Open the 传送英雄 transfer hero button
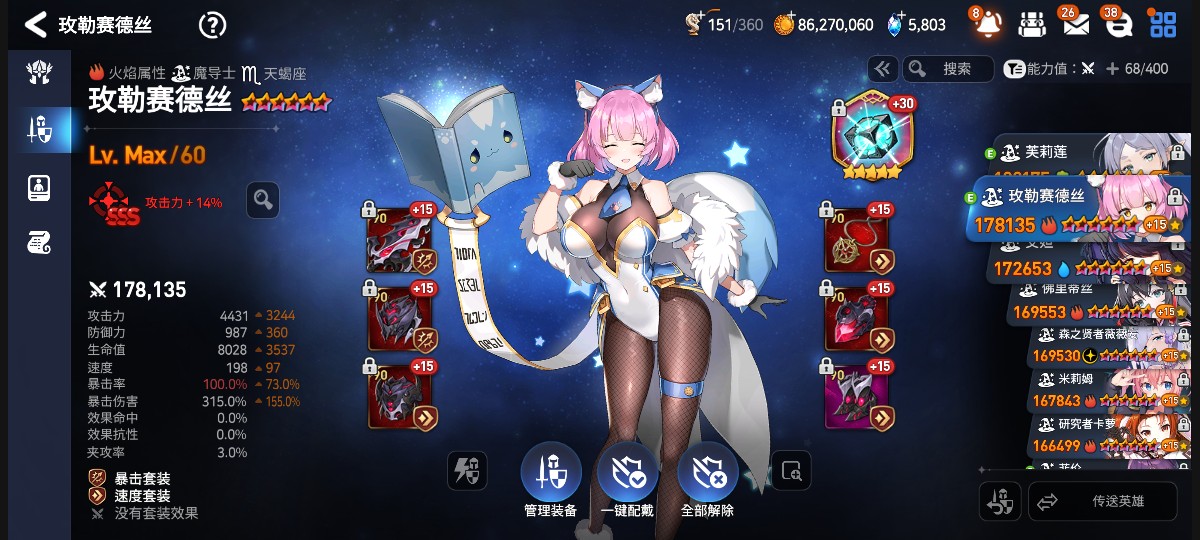This screenshot has height=540, width=1200. click(x=1103, y=502)
